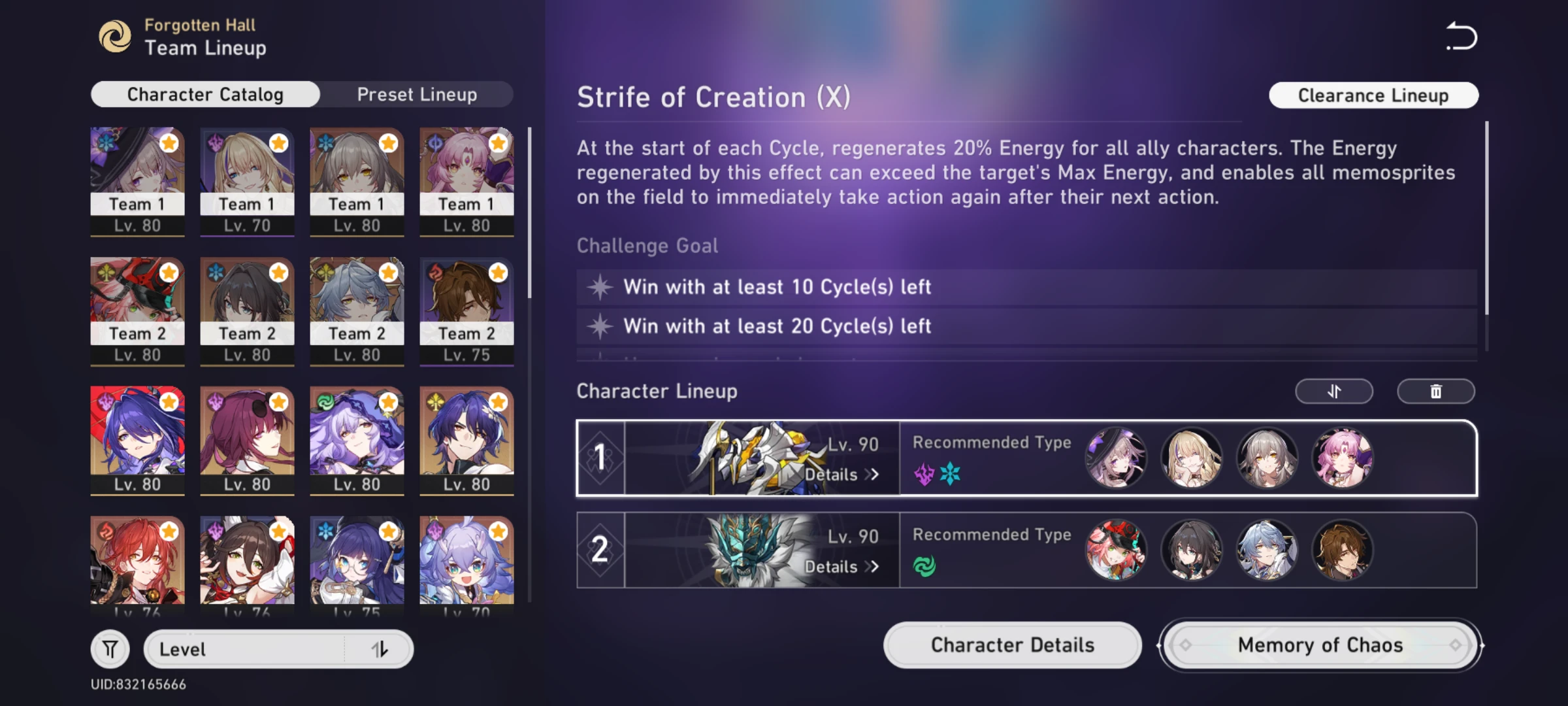The height and width of the screenshot is (706, 1568).
Task: Click the swap teams arrows above Character Lineup
Action: pos(1333,391)
